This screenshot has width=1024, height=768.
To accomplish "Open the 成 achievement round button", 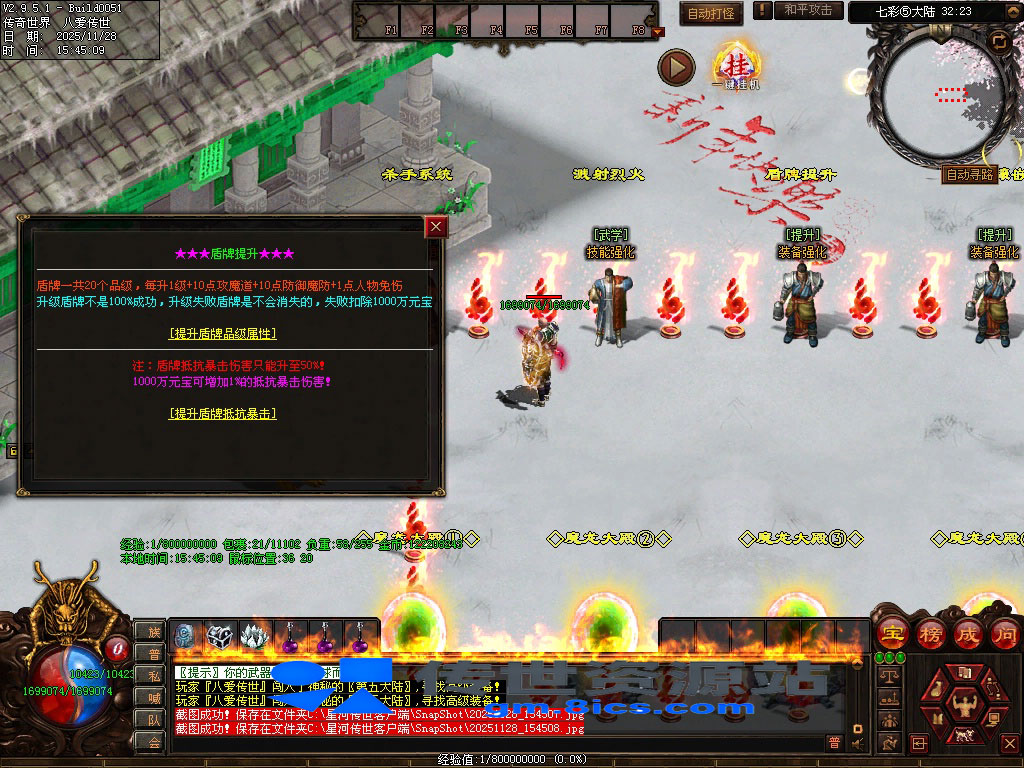I will pos(967,633).
